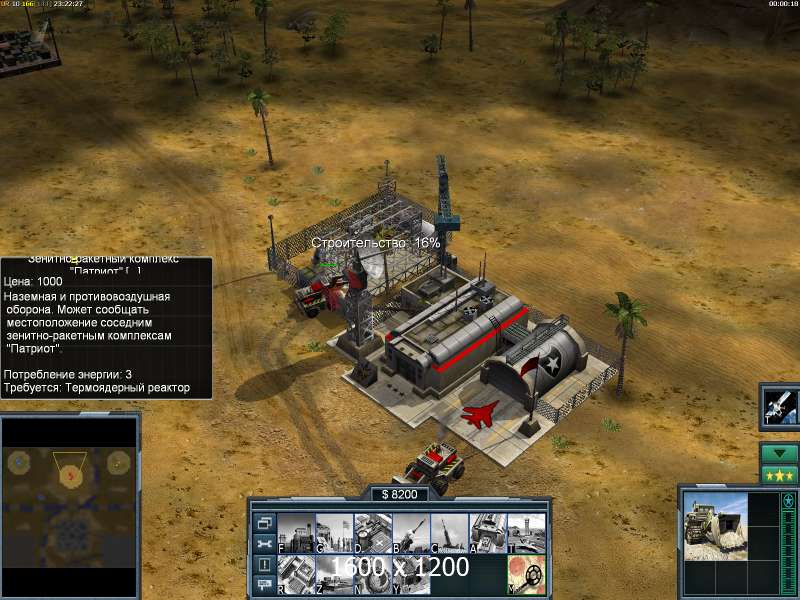
Task: Click the exclamation mark button
Action: point(264,564)
